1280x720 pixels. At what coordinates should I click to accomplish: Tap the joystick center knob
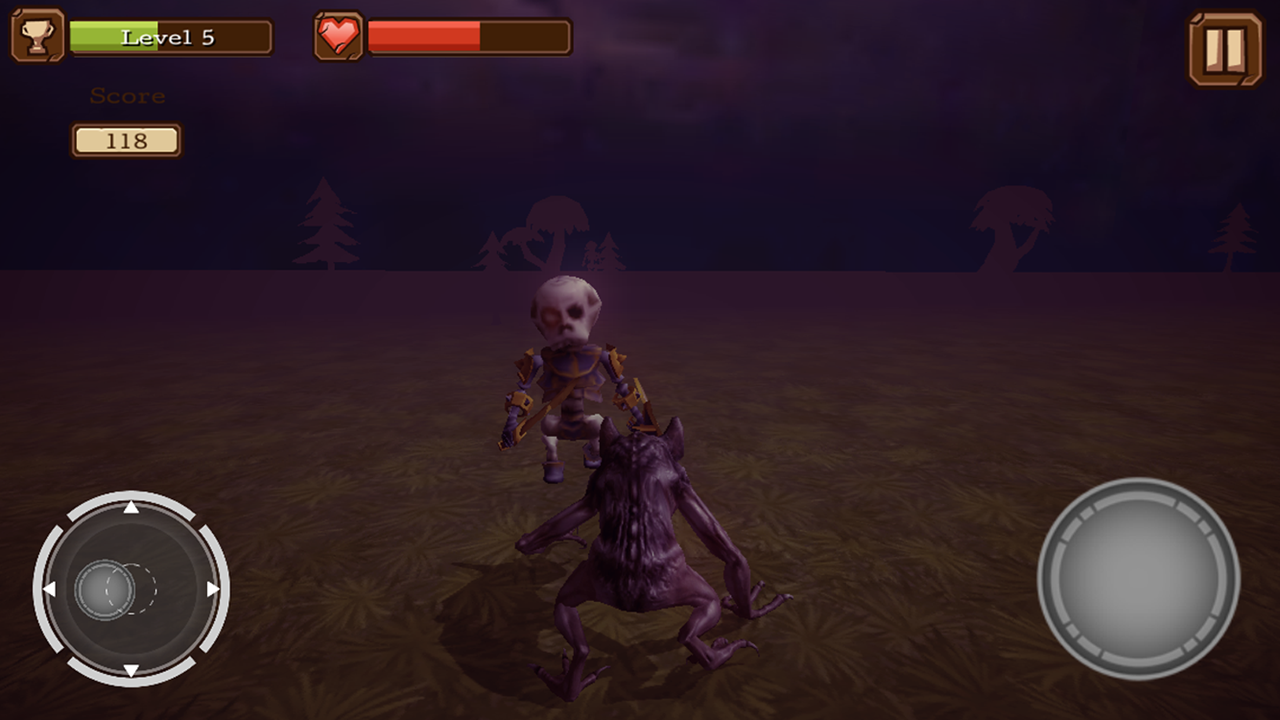[x=106, y=590]
